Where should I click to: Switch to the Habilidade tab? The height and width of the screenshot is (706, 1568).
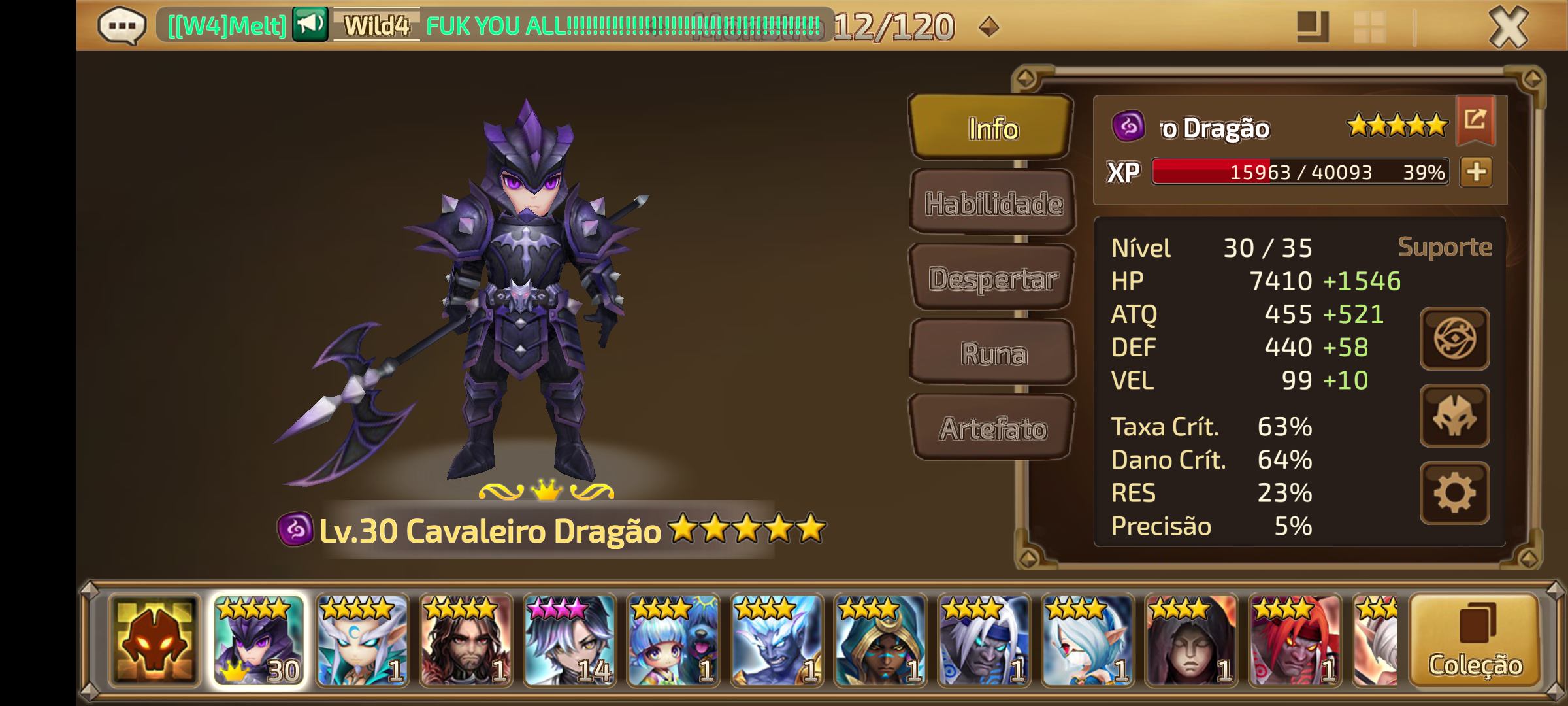coord(993,203)
